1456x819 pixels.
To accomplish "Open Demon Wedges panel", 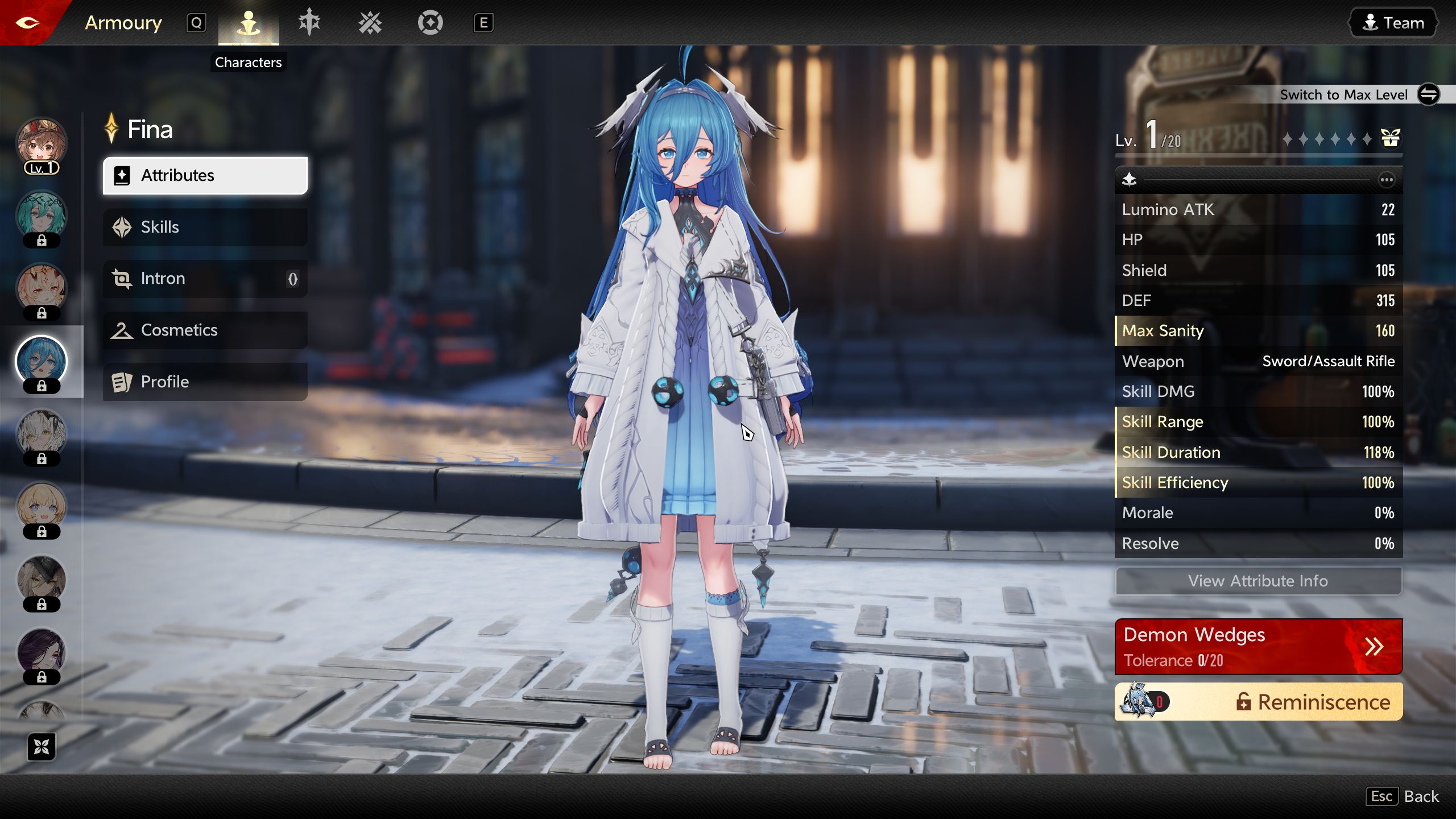I will point(1258,647).
